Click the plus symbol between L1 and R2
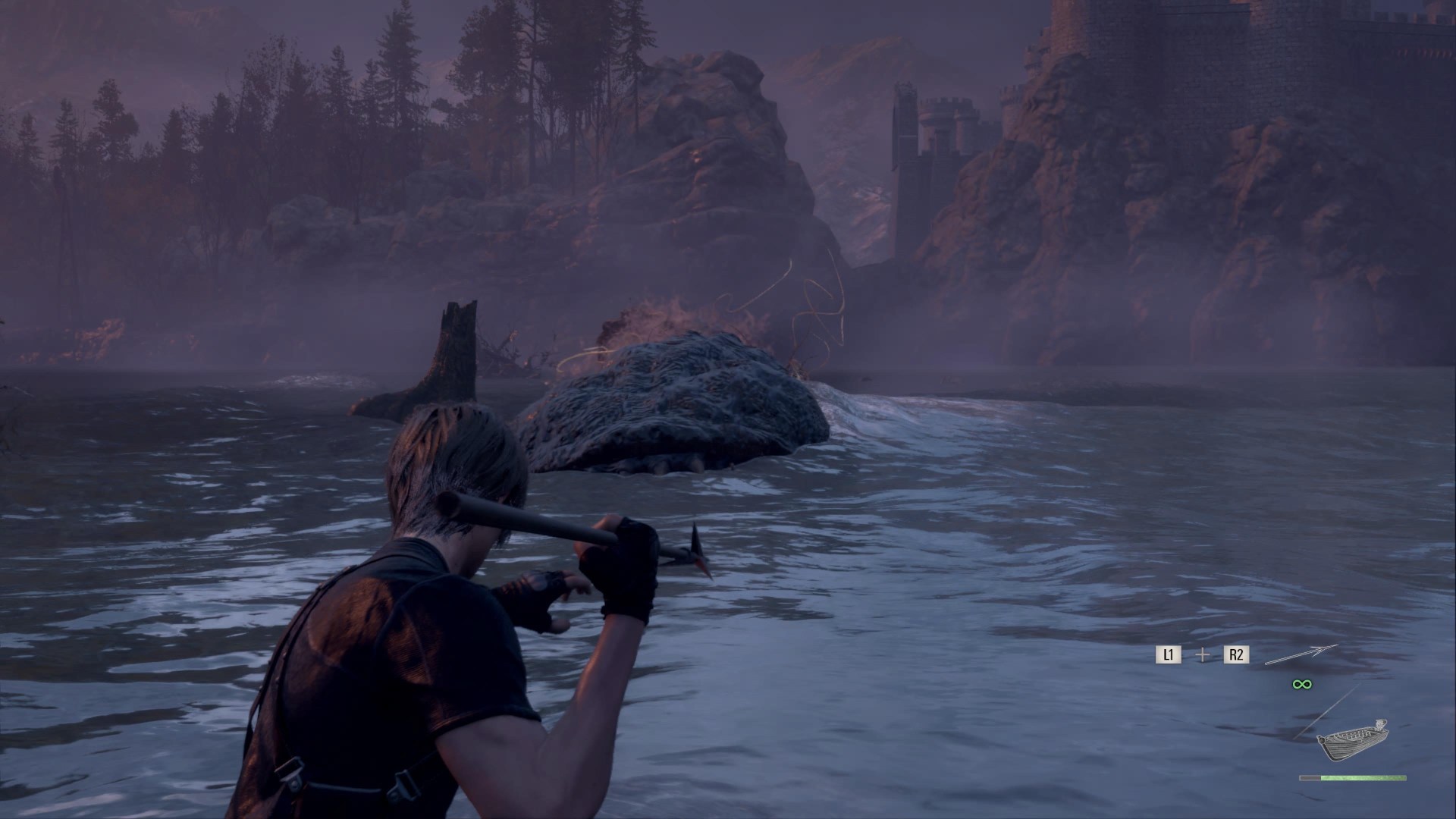The width and height of the screenshot is (1456, 819). coord(1202,654)
